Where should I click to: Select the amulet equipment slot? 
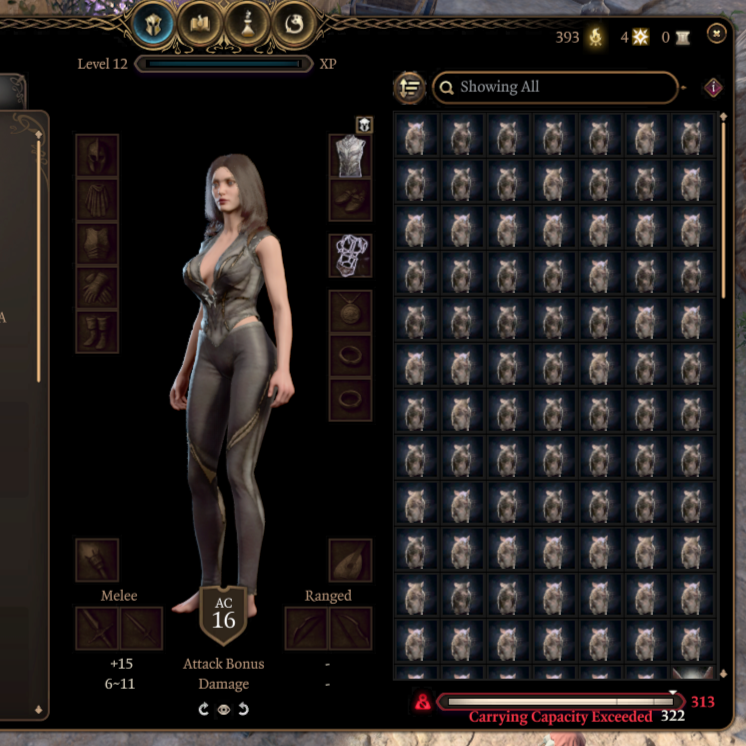coord(350,311)
